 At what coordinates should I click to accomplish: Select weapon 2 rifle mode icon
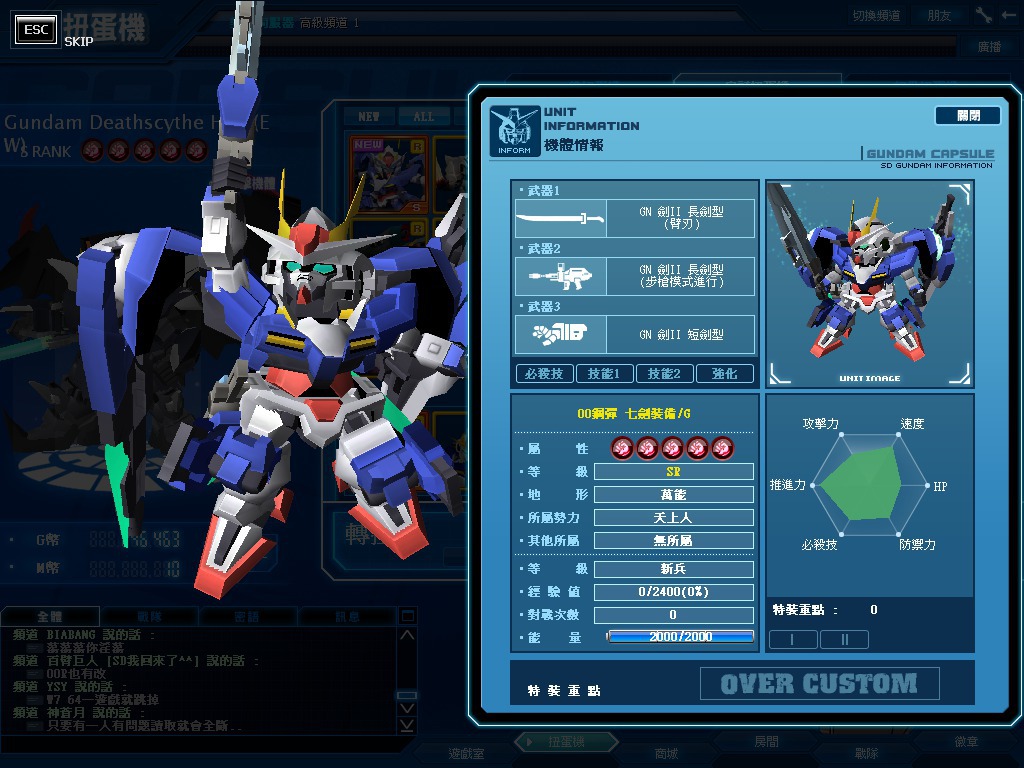click(x=560, y=275)
